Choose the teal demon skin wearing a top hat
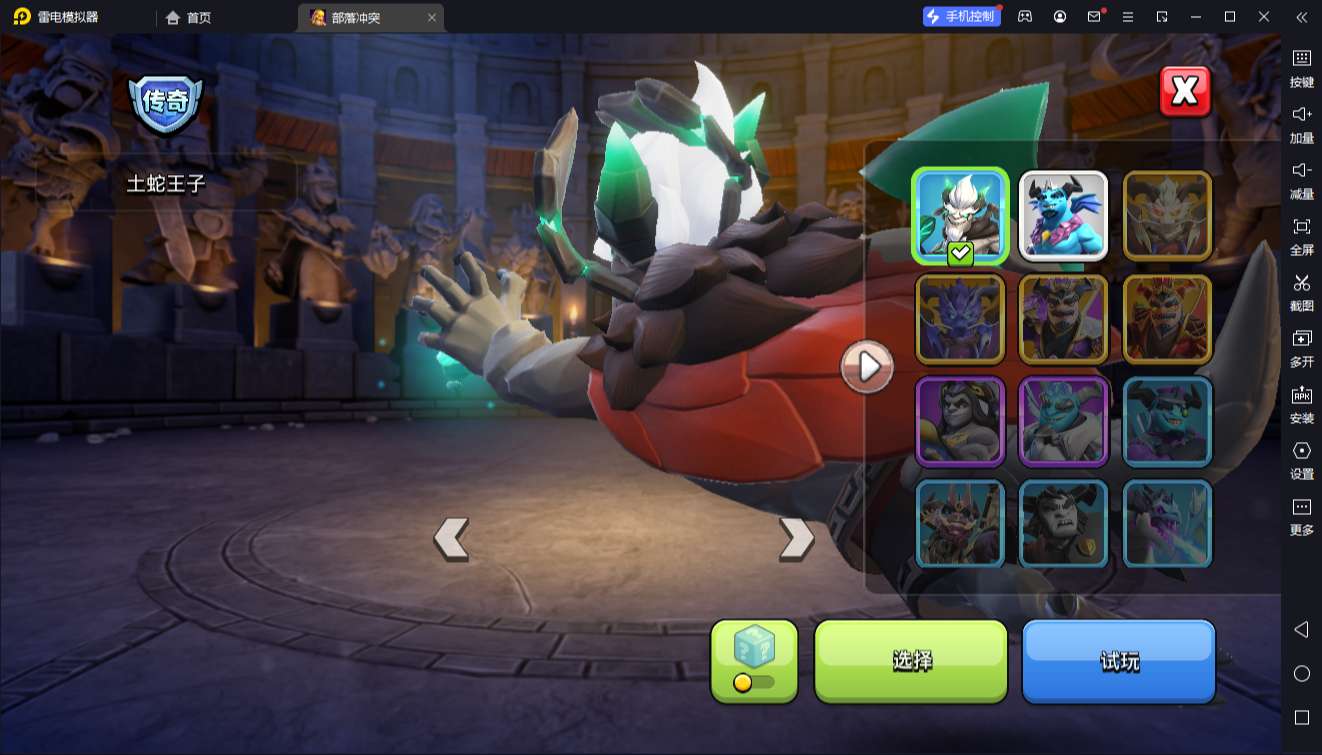 pyautogui.click(x=1167, y=422)
